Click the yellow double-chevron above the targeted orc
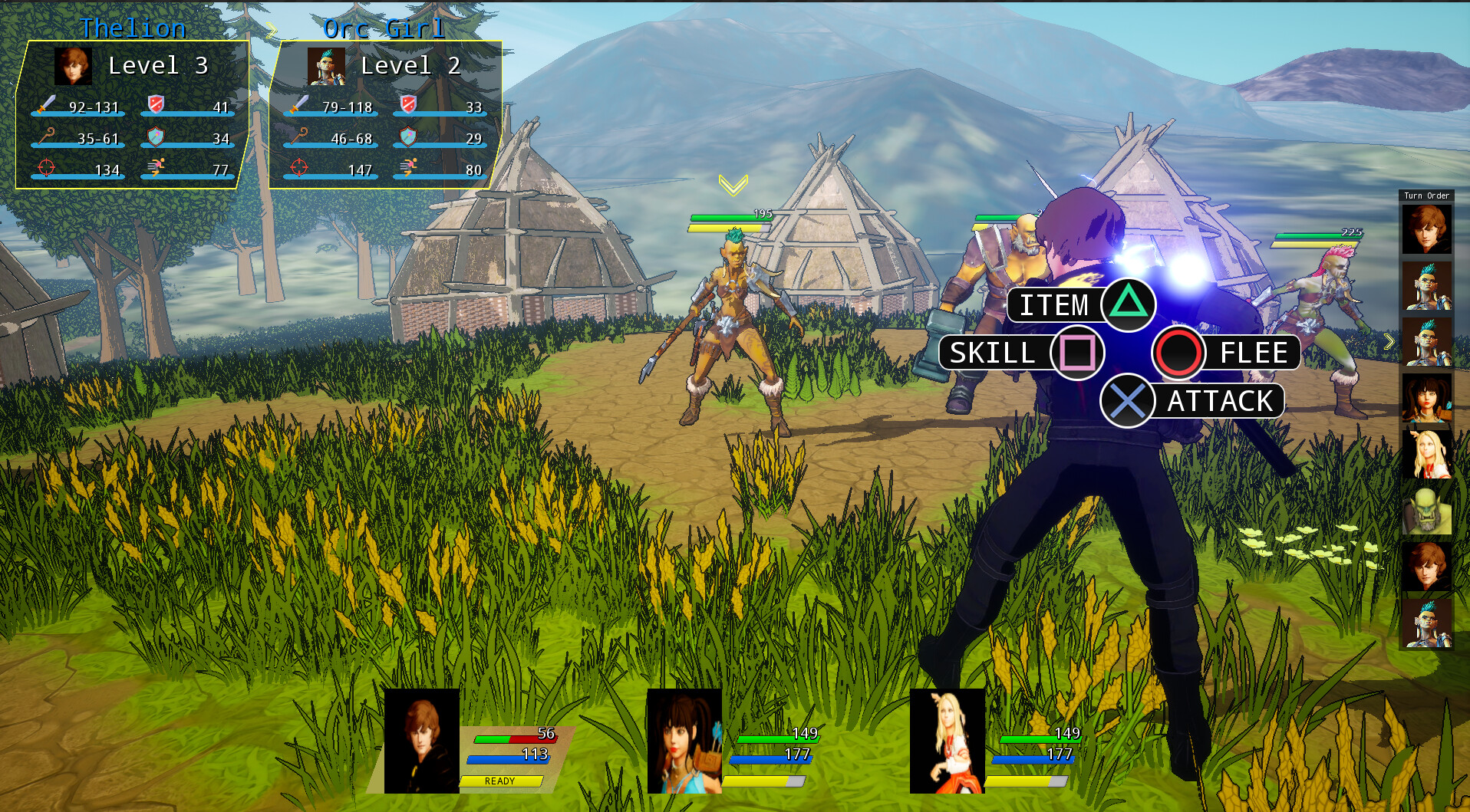 [734, 184]
